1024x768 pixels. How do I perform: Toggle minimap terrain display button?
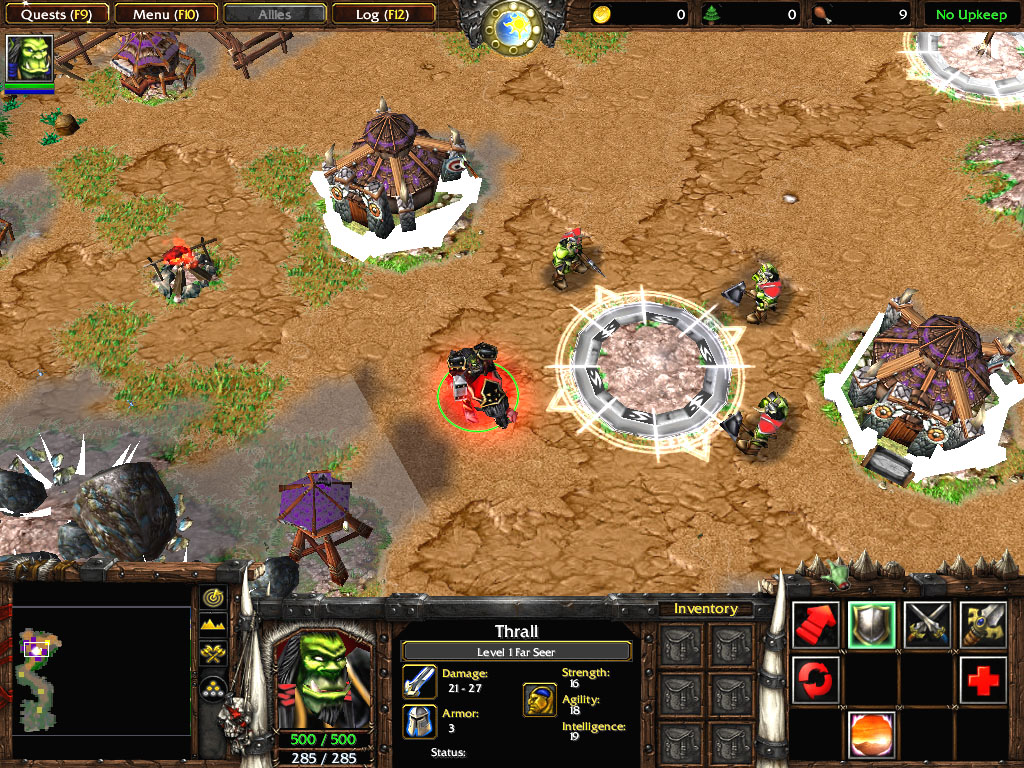[213, 626]
